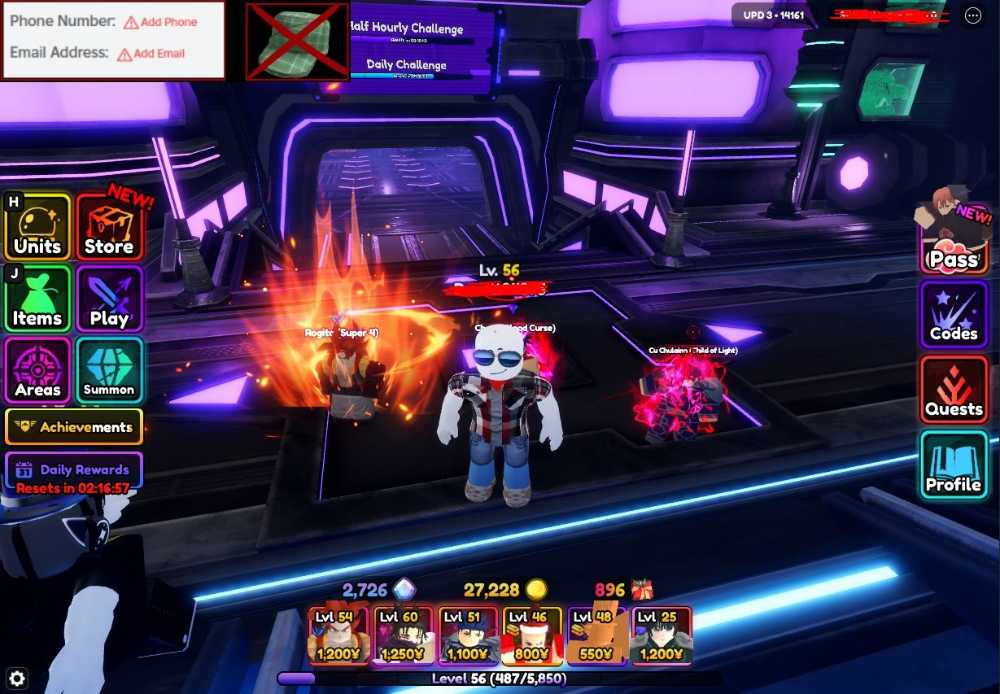Screen dimensions: 1000x694
Task: Show the Achievements panel
Action: point(74,427)
